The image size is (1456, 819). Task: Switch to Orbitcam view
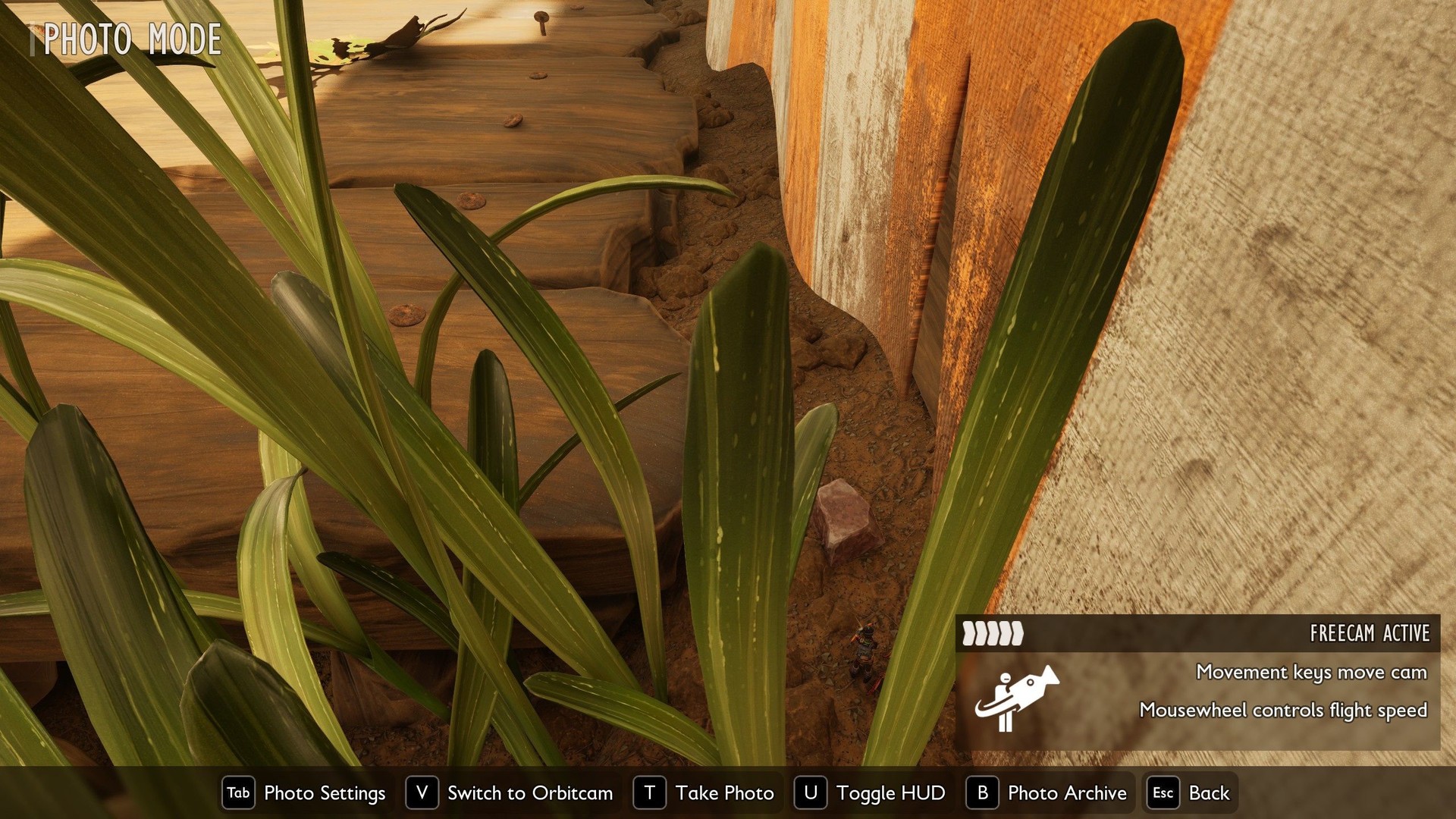pyautogui.click(x=510, y=793)
